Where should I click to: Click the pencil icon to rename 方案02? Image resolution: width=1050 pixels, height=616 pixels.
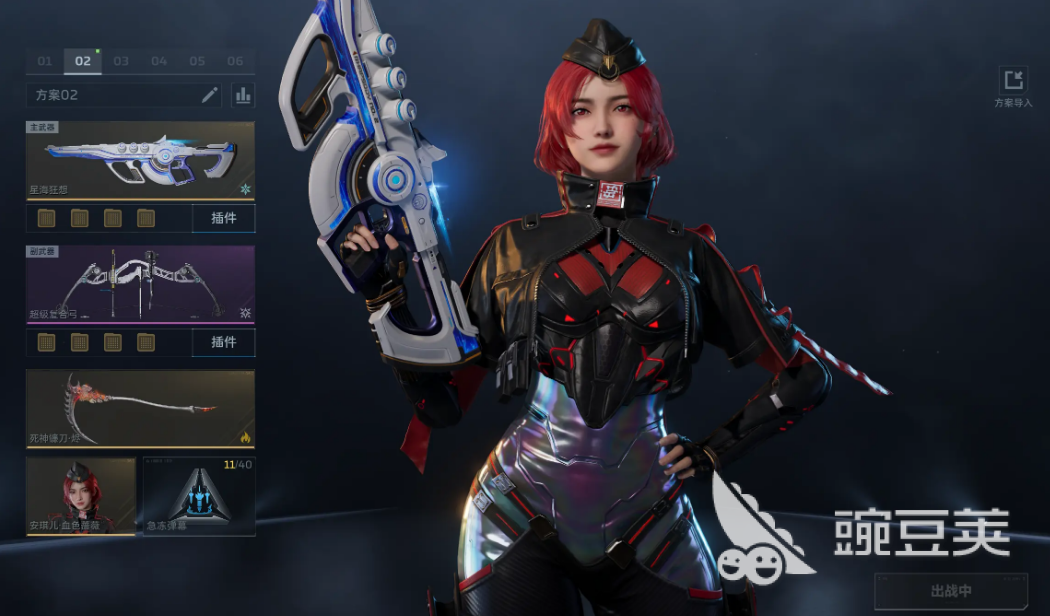click(209, 95)
